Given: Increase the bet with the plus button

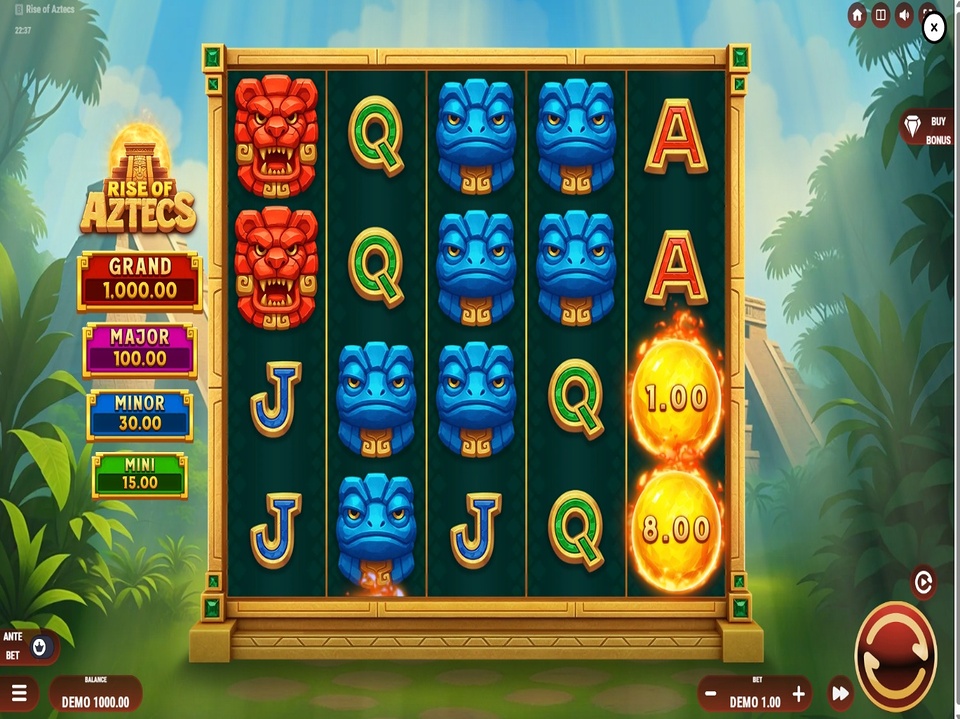Looking at the screenshot, I should point(798,693).
